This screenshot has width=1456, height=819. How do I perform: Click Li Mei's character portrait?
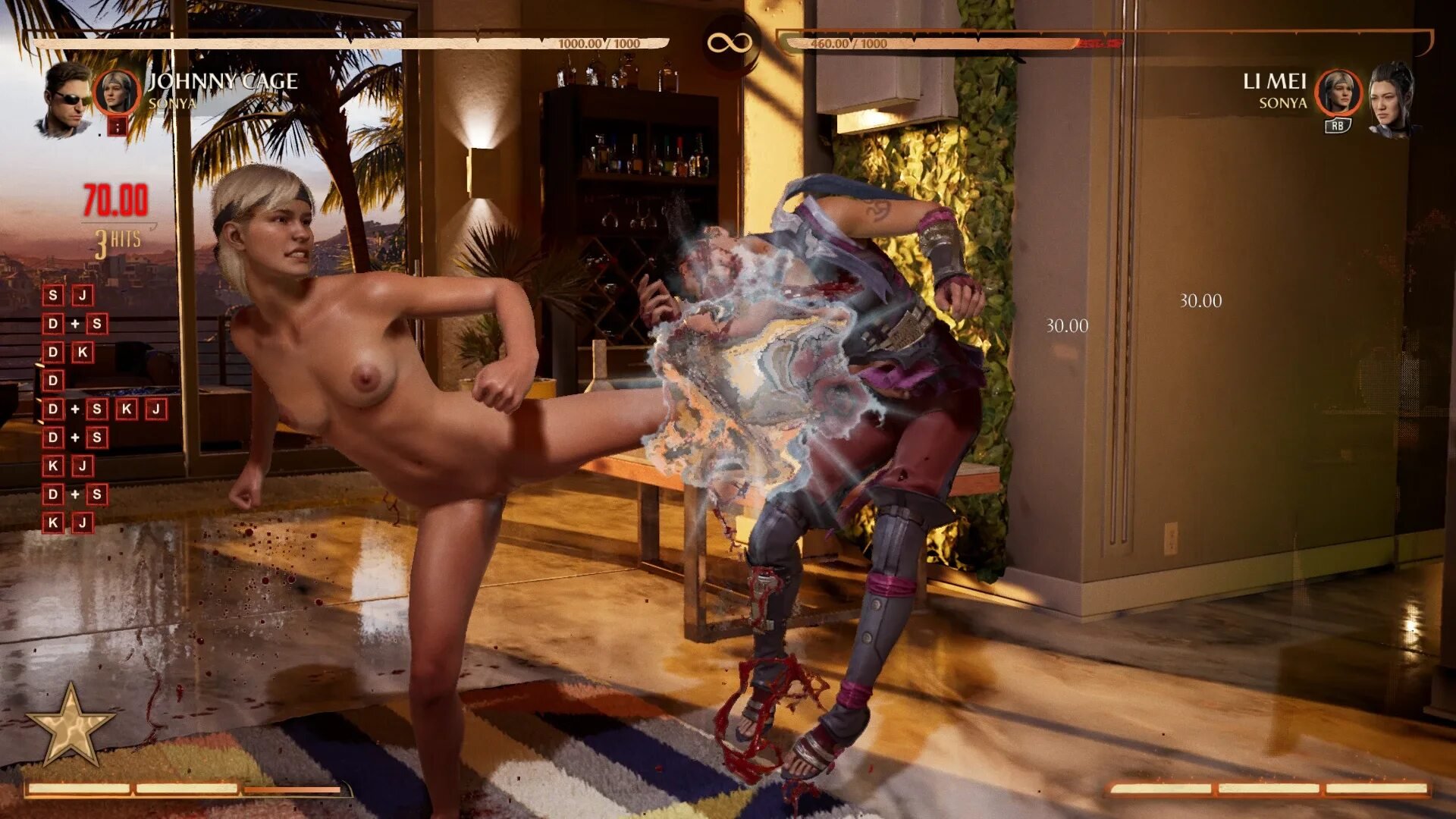click(x=1392, y=99)
